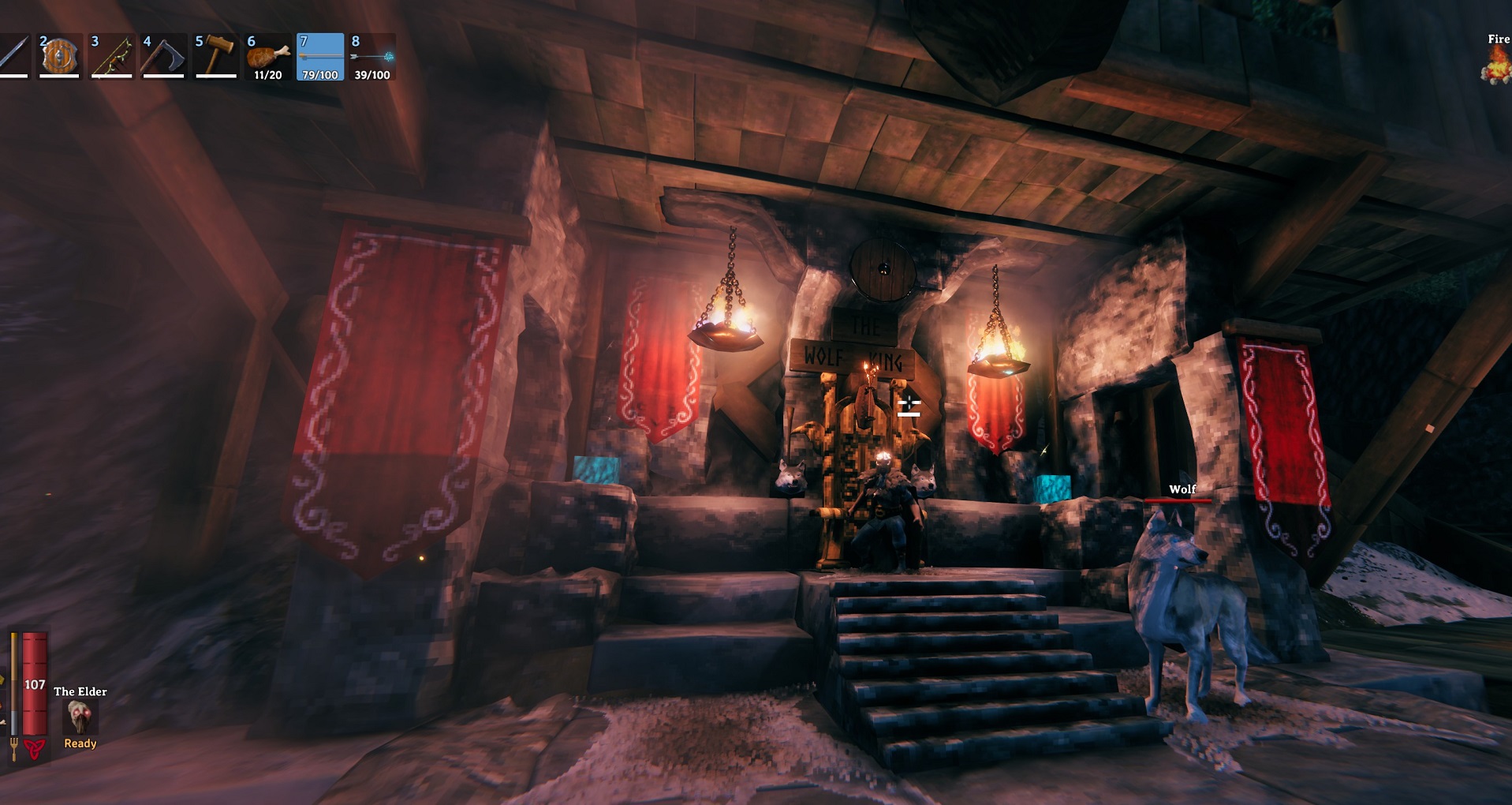Image resolution: width=1512 pixels, height=805 pixels.
Task: Select the bow in hotbar slot 3
Action: tap(111, 55)
